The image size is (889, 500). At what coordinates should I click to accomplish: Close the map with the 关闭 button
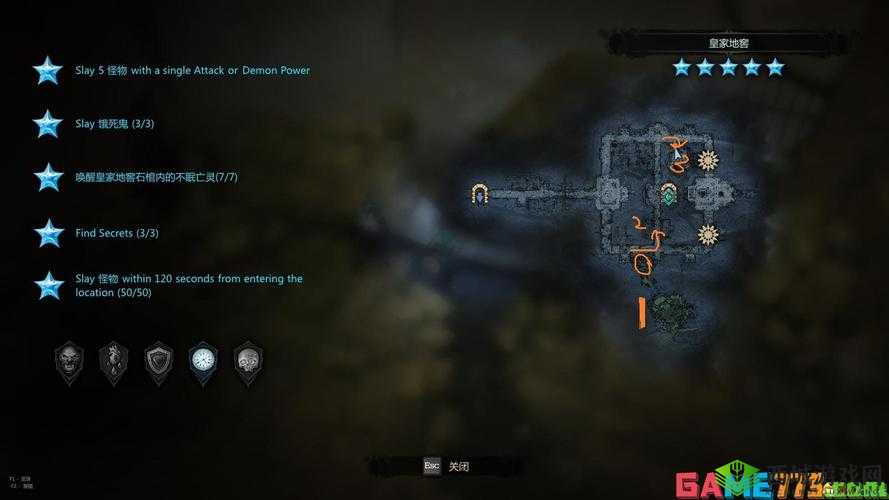(445, 466)
